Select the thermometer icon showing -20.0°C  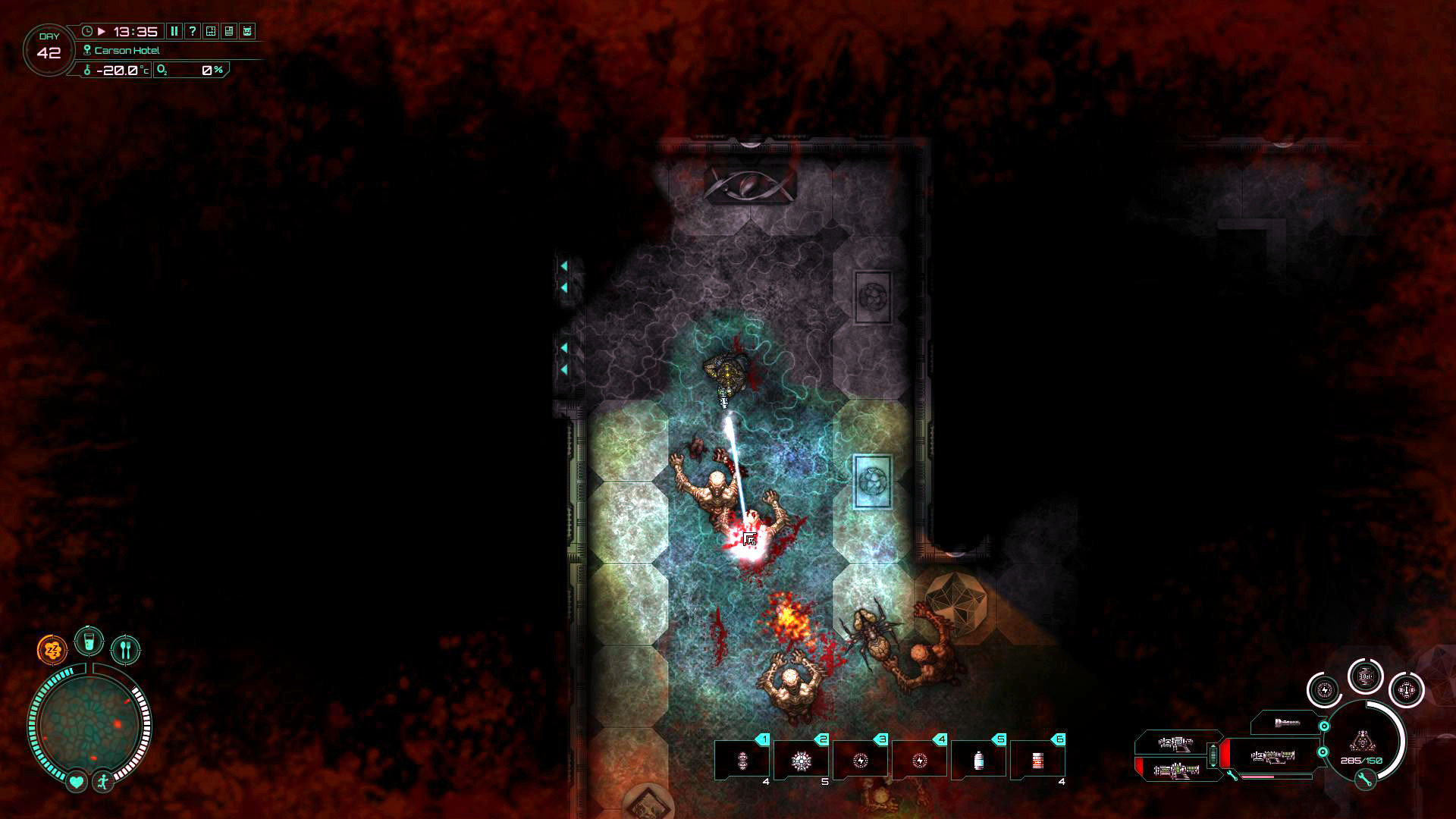88,70
